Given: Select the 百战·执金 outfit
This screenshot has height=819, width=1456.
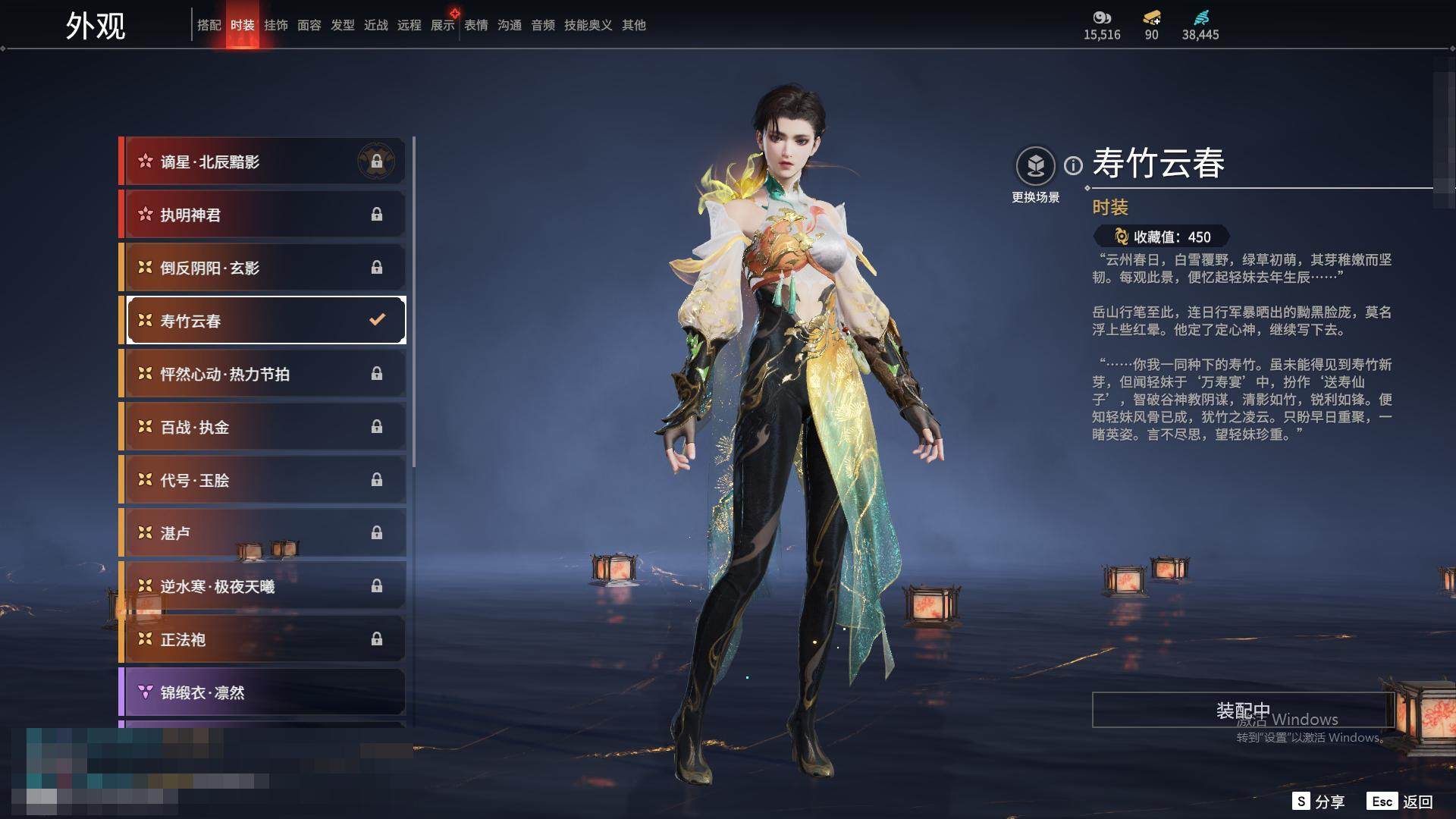Looking at the screenshot, I should pos(263,427).
